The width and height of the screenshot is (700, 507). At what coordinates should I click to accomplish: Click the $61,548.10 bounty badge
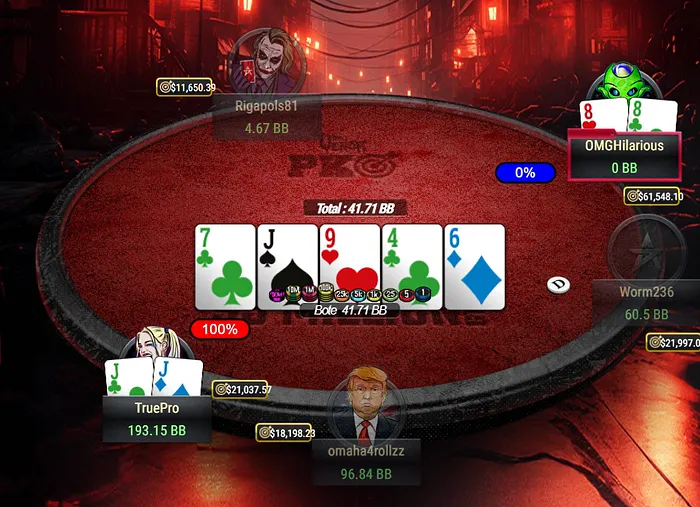click(x=653, y=196)
